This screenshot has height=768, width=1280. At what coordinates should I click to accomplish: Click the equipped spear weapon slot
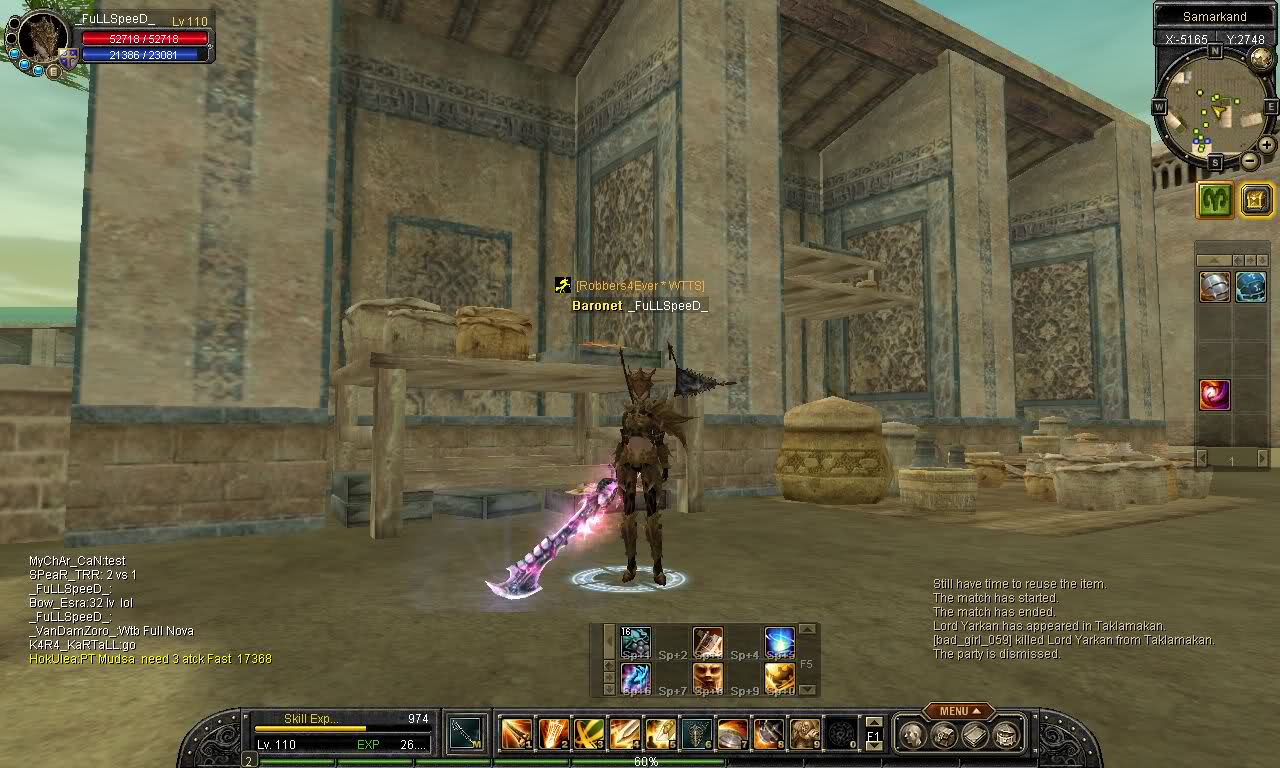[x=464, y=734]
